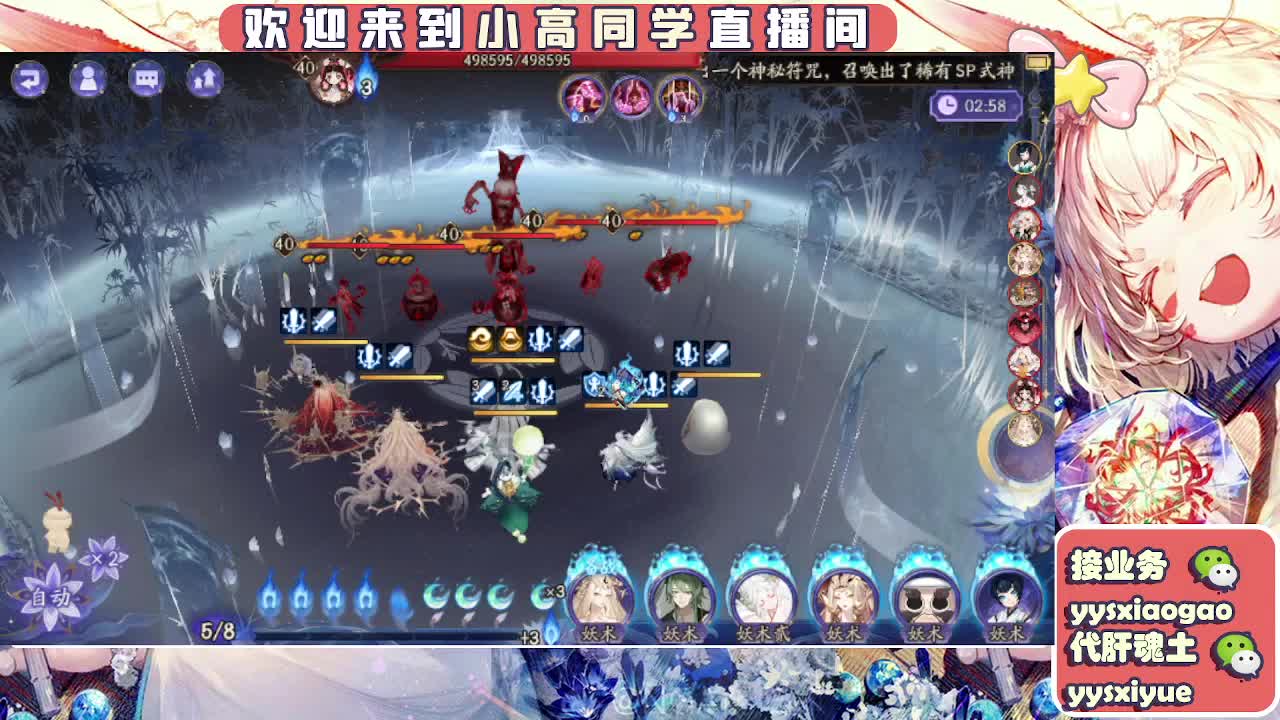Open the friends panel icon
The height and width of the screenshot is (720, 1280).
pos(89,80)
